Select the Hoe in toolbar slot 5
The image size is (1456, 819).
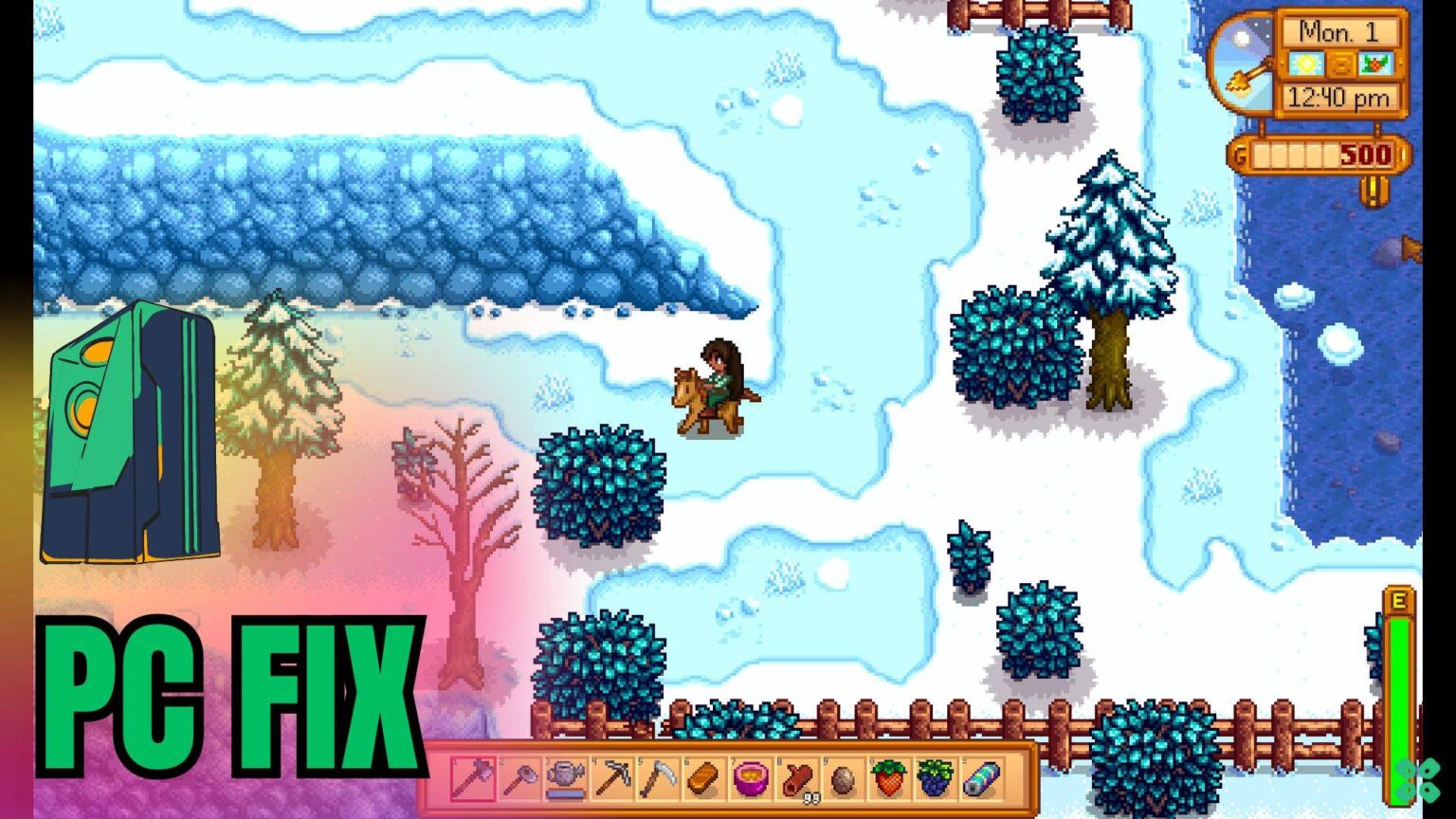(660, 777)
